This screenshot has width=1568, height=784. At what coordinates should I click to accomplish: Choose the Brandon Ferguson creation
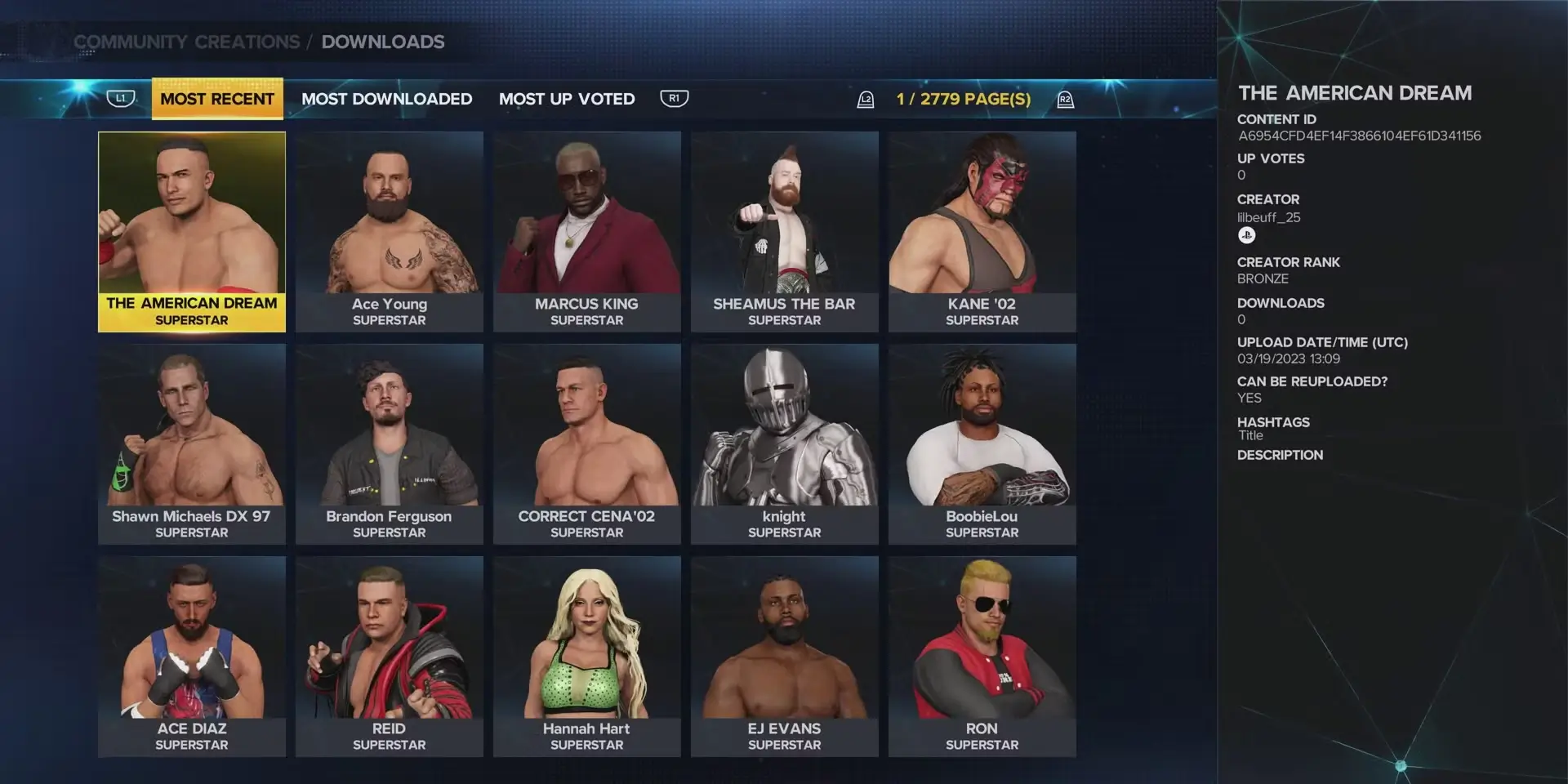coord(390,444)
